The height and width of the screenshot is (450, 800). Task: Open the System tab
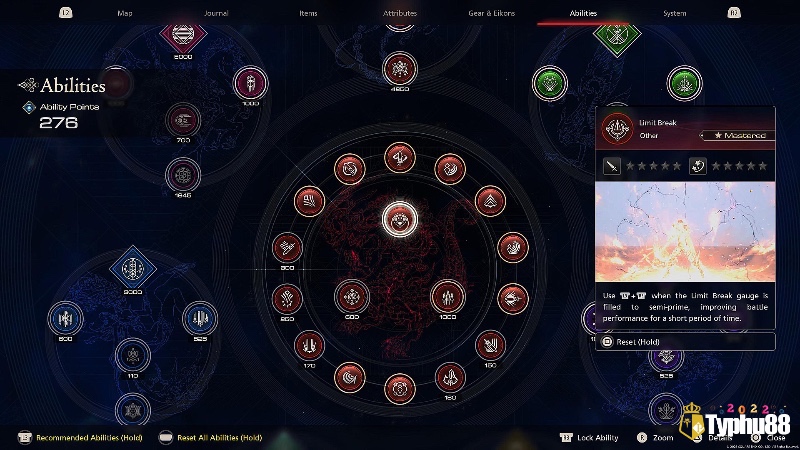[x=675, y=13]
